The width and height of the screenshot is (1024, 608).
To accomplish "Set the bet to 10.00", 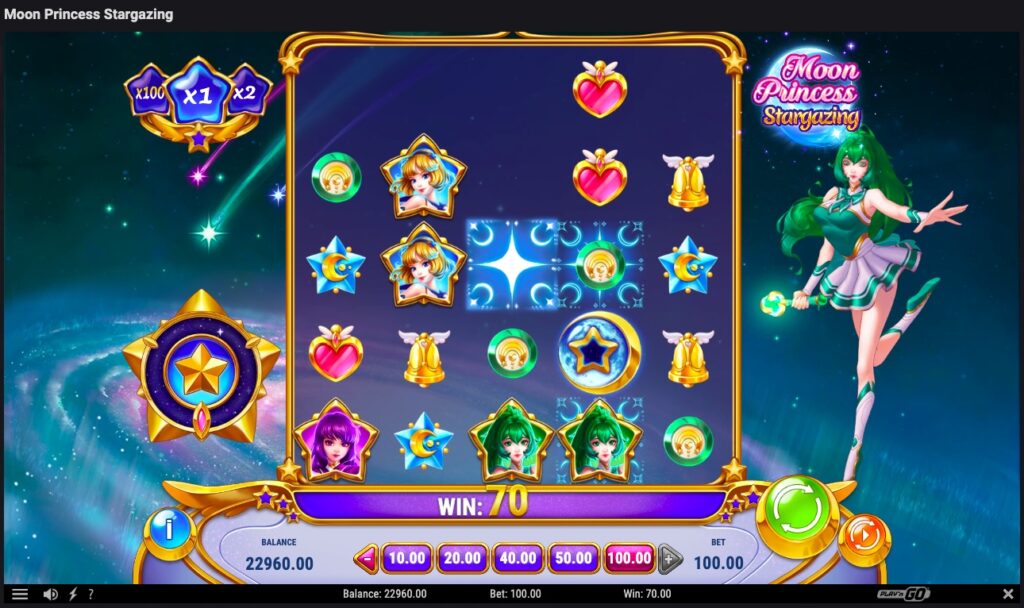I will pos(406,558).
